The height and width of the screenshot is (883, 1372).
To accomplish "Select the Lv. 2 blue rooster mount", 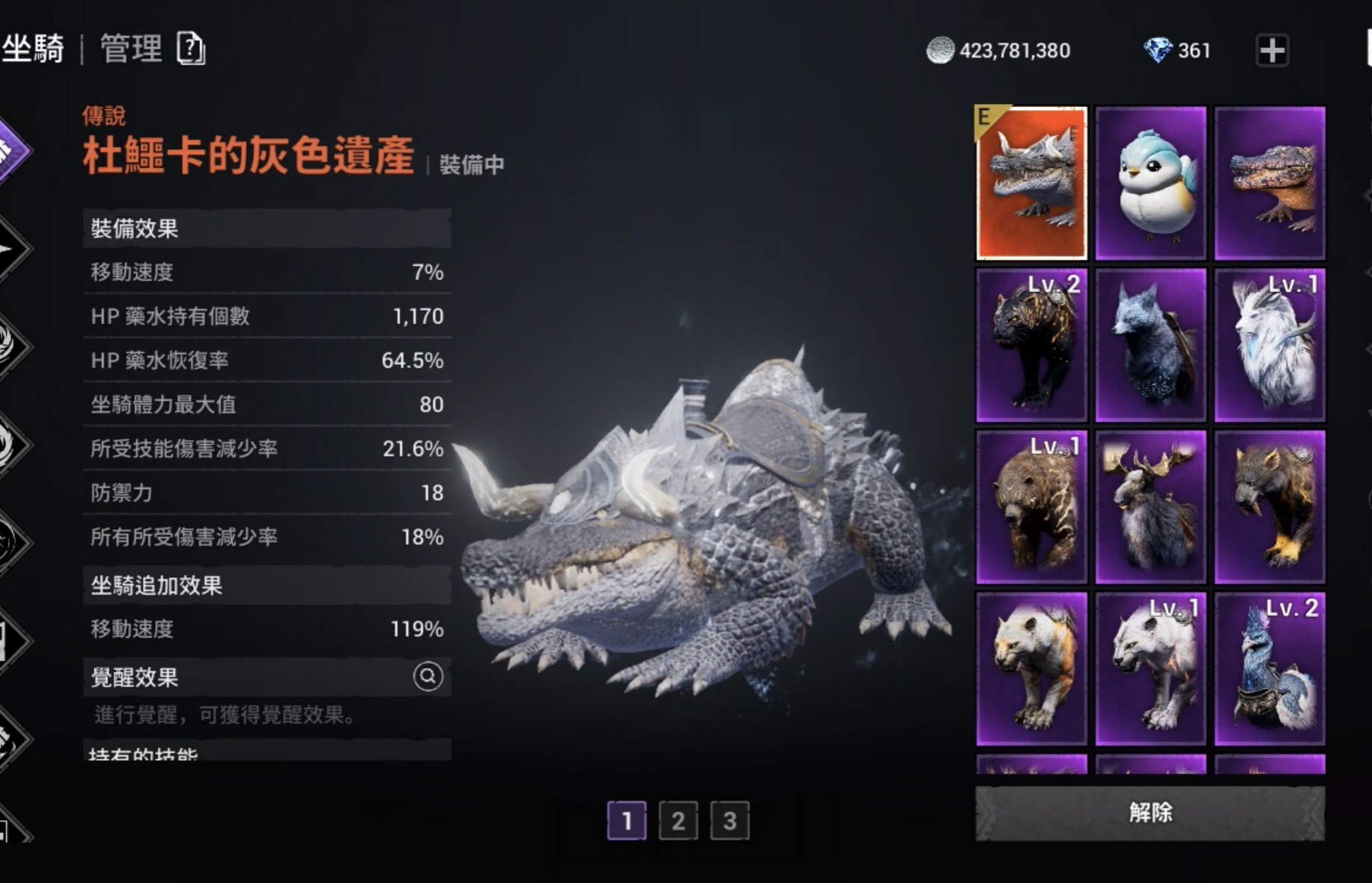I will (1269, 669).
